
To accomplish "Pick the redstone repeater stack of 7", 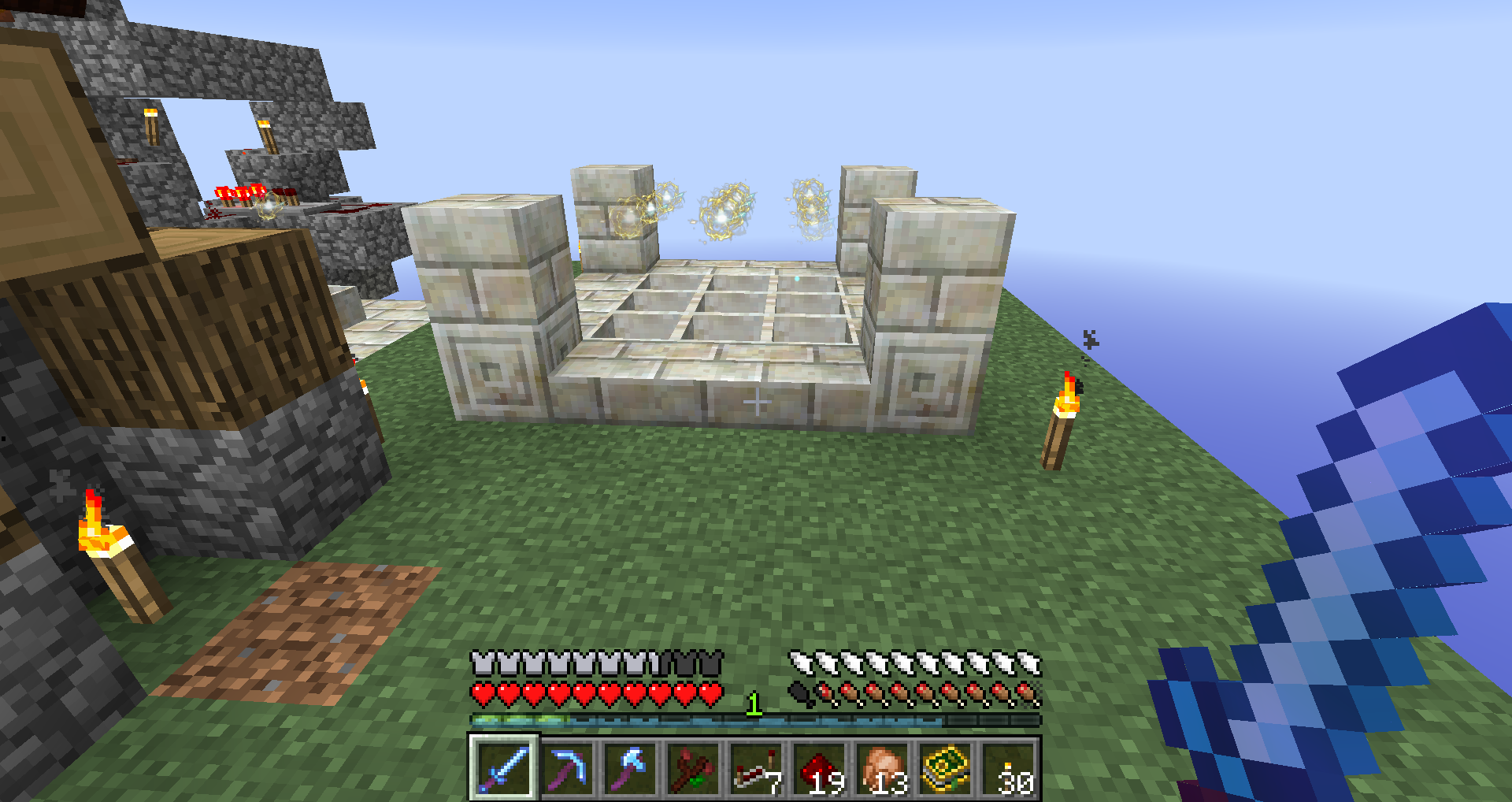I will point(756,768).
